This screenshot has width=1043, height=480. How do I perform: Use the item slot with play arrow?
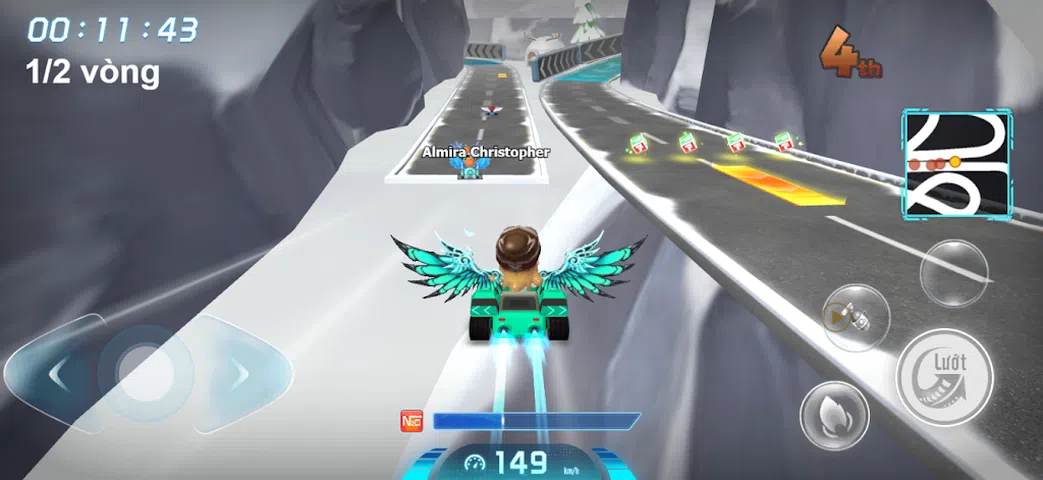click(855, 318)
